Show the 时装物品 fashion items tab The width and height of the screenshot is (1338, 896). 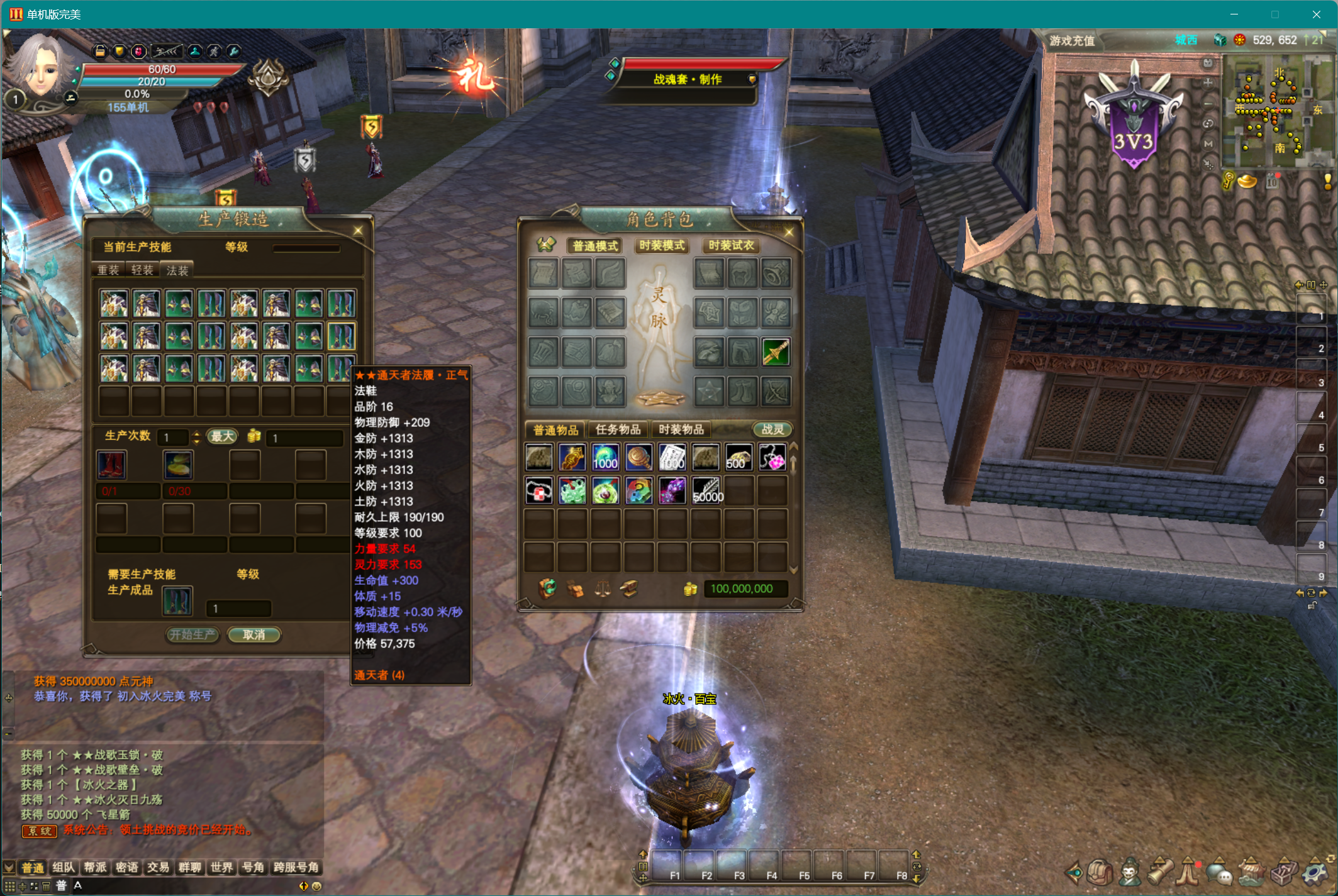click(x=681, y=429)
